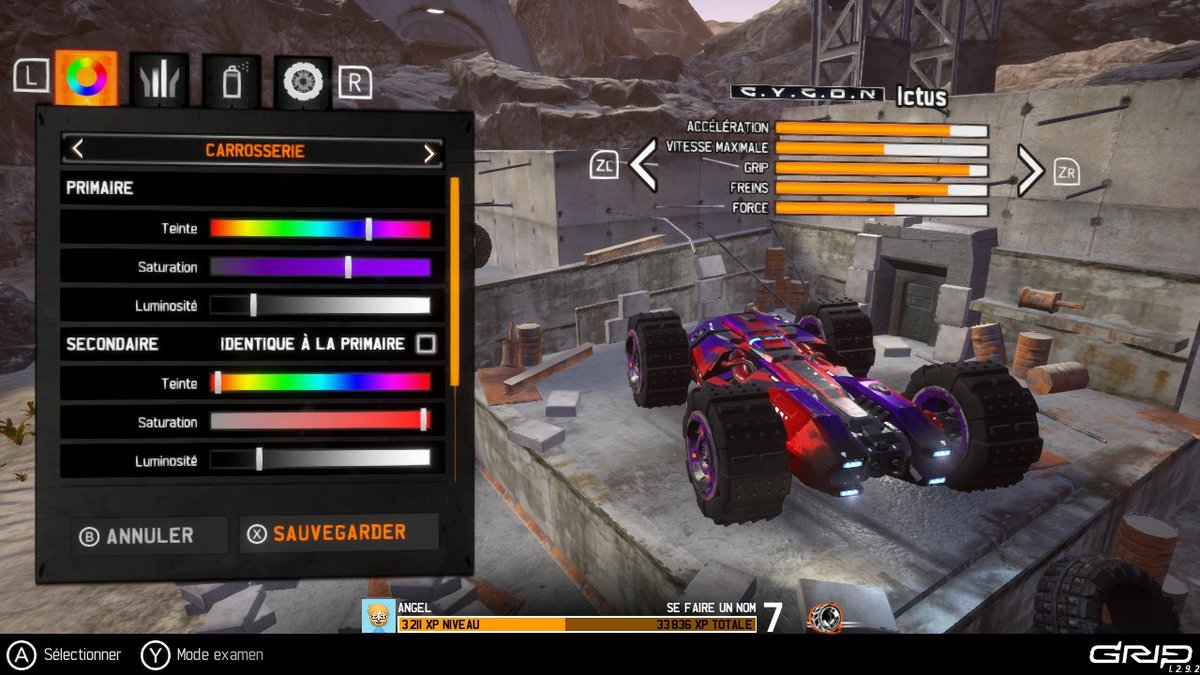
Task: Switch to the color wheel tab
Action: point(86,77)
